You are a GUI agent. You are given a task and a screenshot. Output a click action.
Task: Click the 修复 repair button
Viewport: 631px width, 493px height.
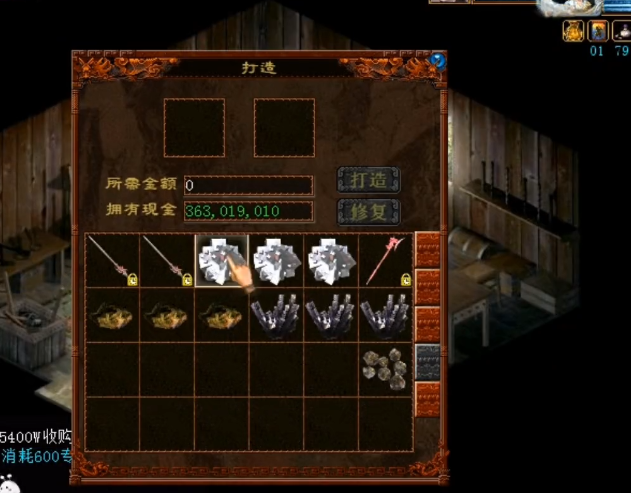(369, 212)
